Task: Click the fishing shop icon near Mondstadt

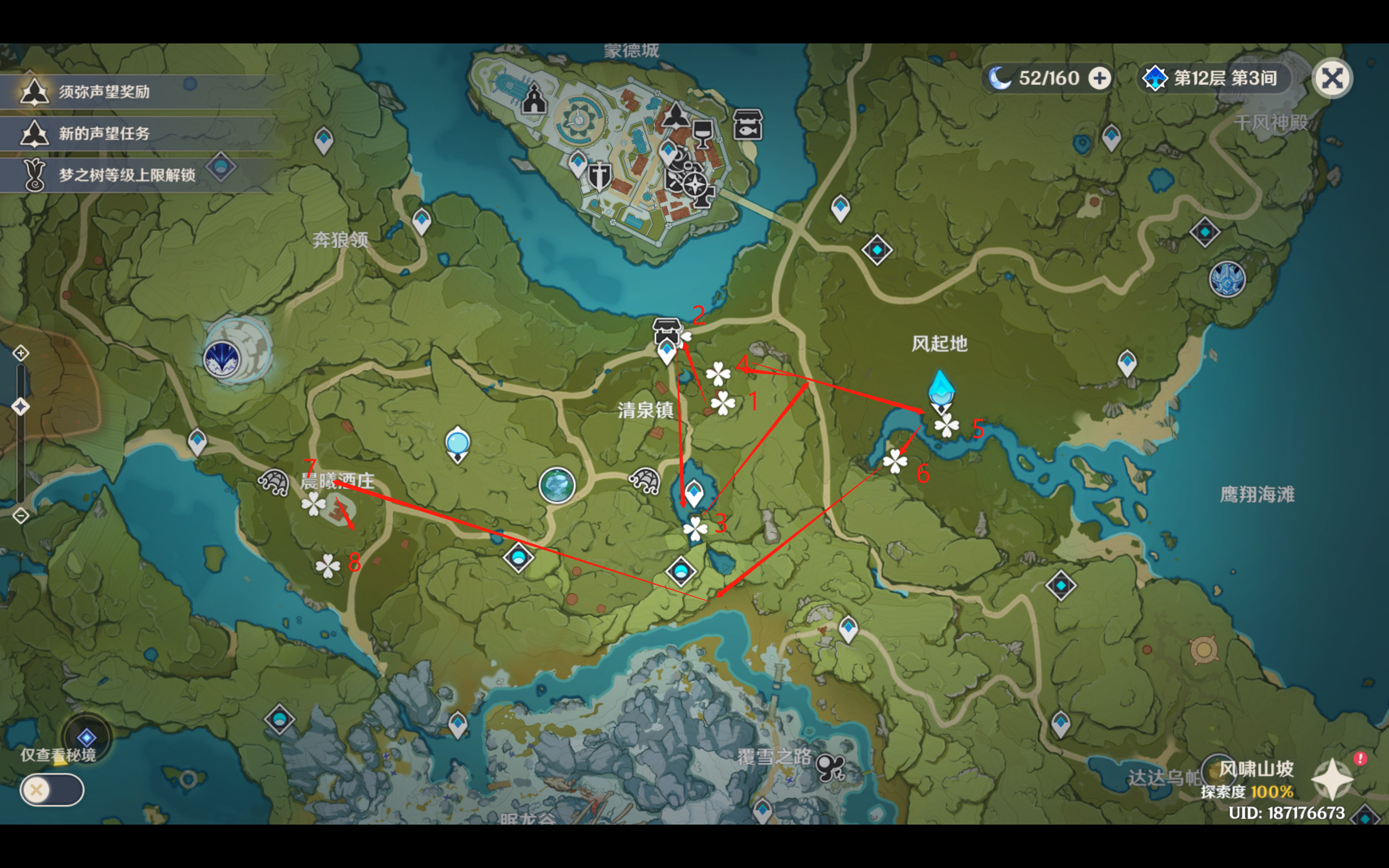Action: 748,124
